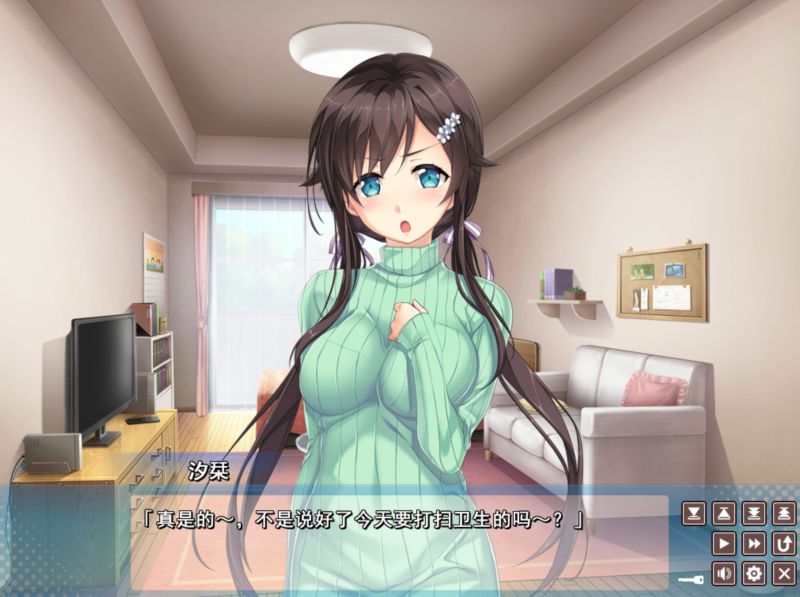Activate fast-forward skip button
The width and height of the screenshot is (800, 597).
pyautogui.click(x=755, y=544)
